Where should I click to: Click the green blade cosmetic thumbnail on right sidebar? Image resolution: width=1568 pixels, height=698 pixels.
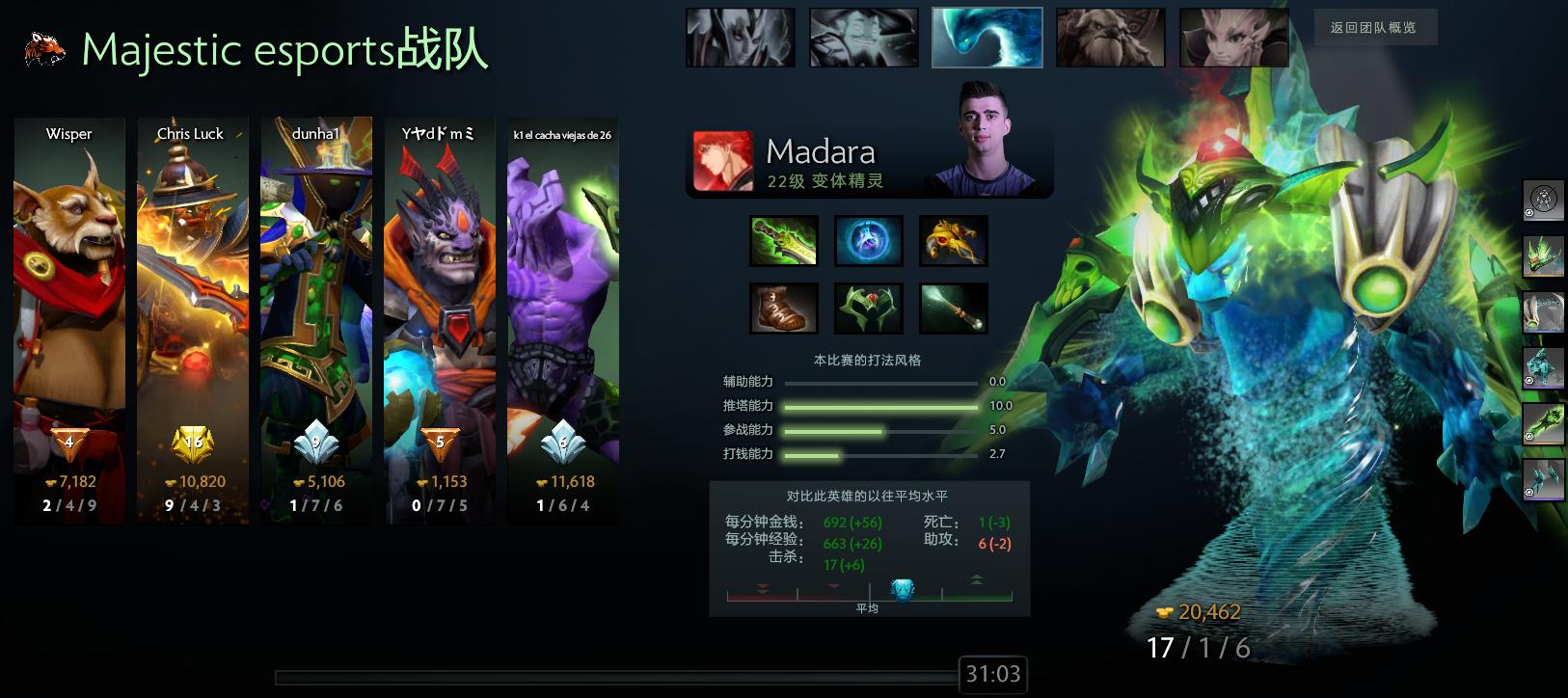[x=1543, y=258]
